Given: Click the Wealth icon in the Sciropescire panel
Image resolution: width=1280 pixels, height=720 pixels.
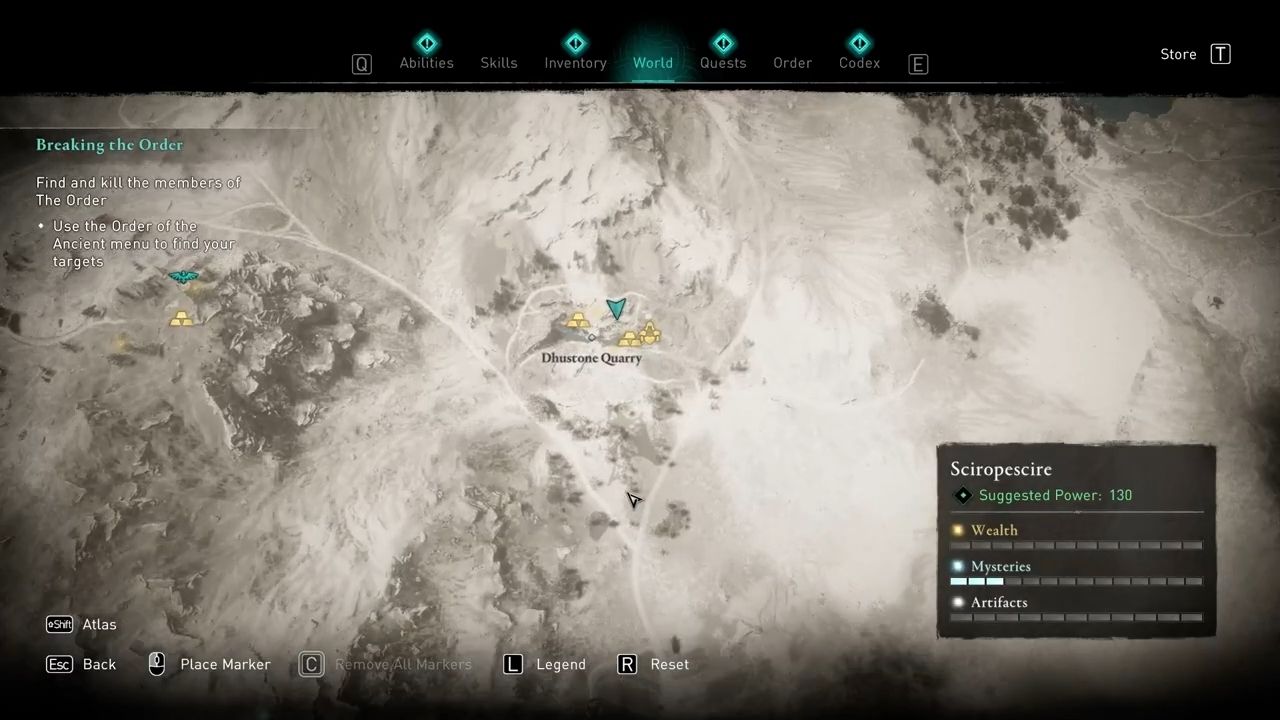Looking at the screenshot, I should pos(957,530).
